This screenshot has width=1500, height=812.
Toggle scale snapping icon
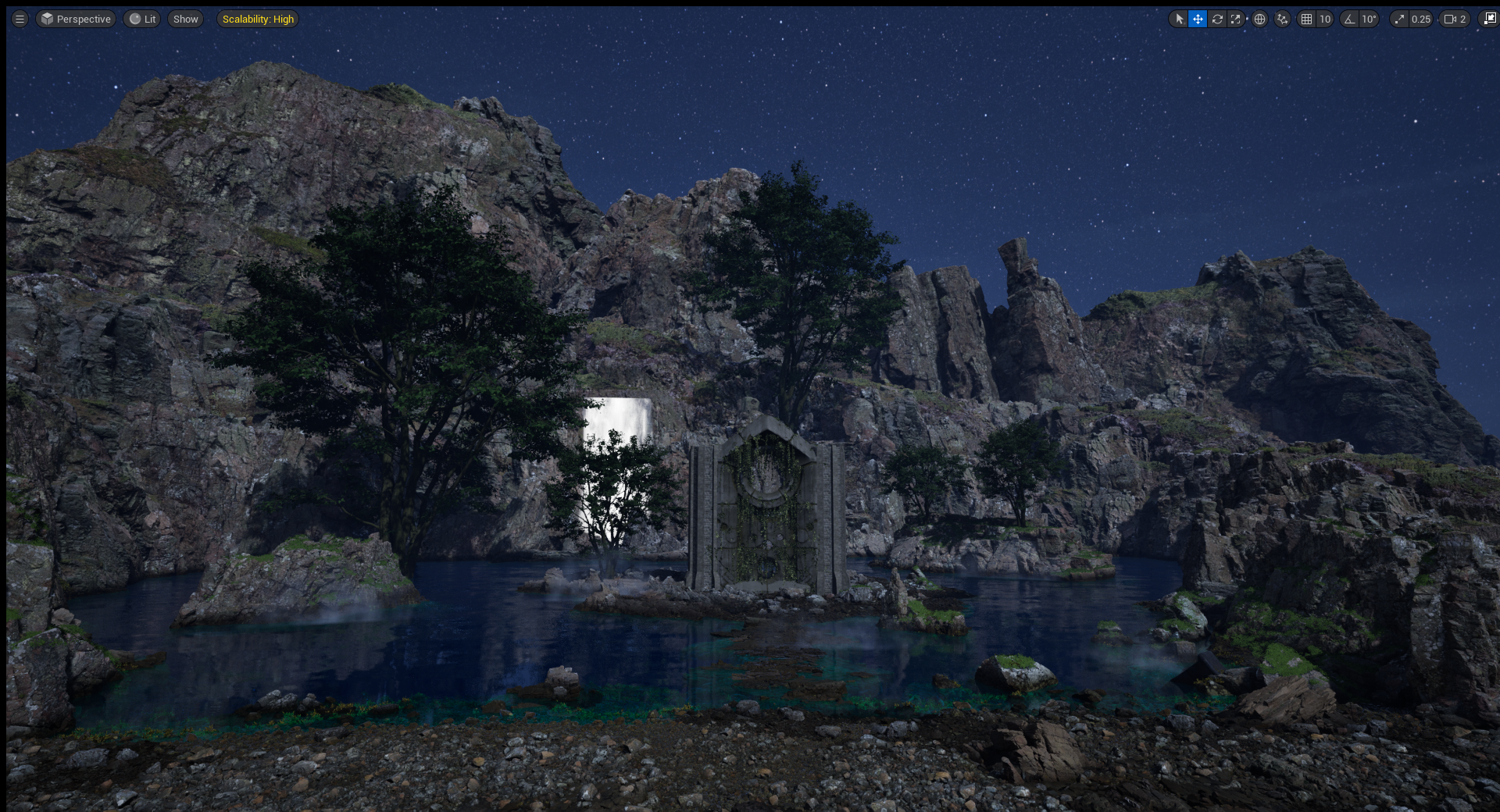[x=1399, y=19]
